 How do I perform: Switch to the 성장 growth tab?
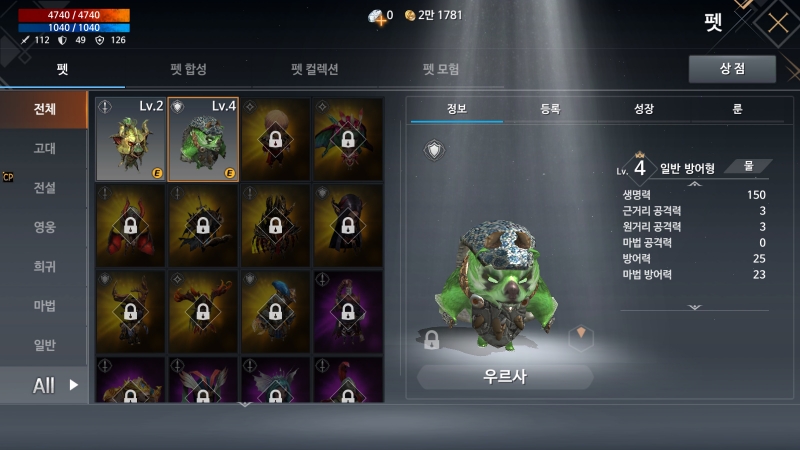[644, 108]
